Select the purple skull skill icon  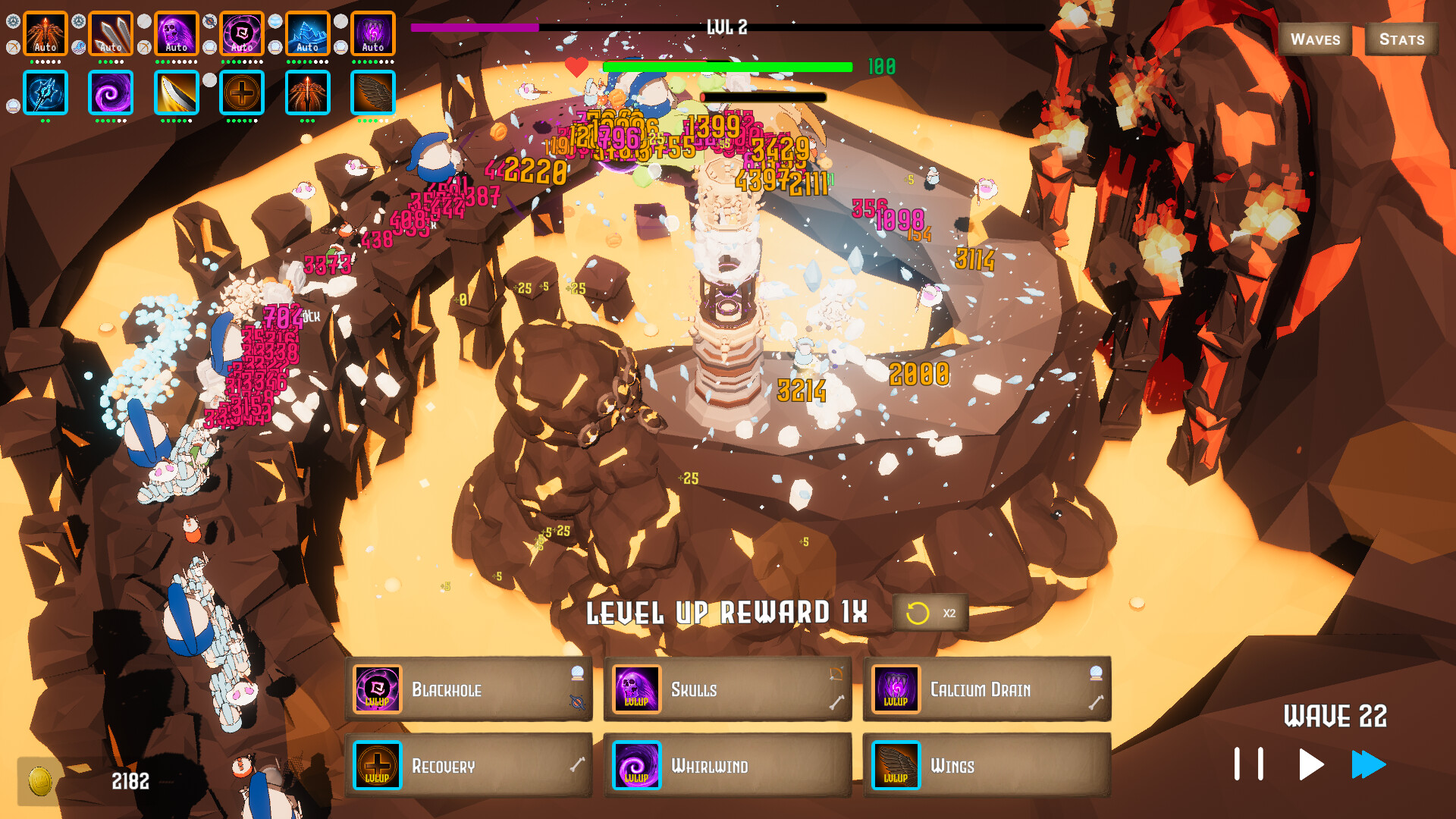tap(177, 30)
